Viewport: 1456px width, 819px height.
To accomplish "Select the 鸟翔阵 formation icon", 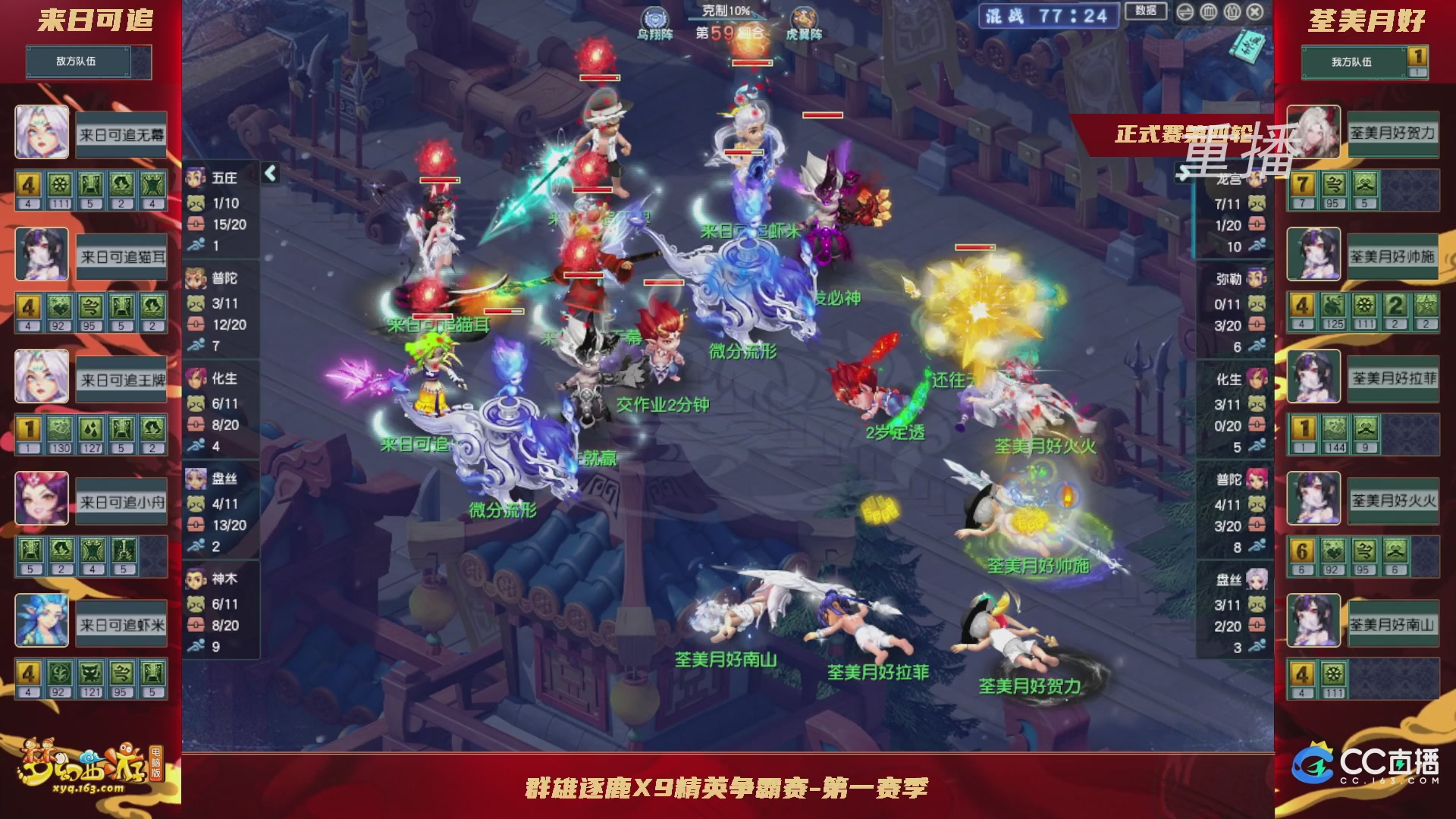I will coord(654,17).
